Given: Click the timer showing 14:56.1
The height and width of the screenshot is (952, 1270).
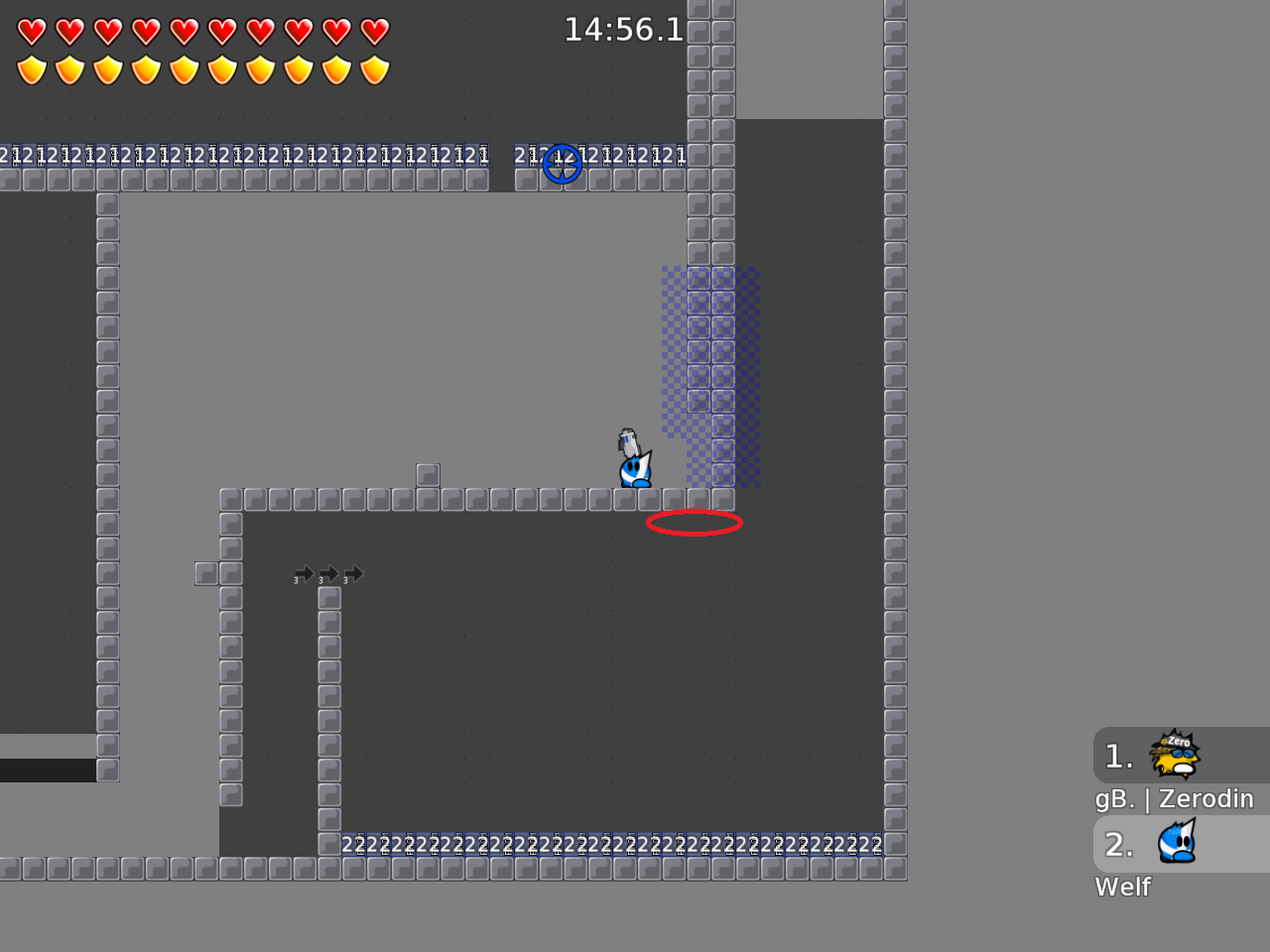Looking at the screenshot, I should [623, 30].
